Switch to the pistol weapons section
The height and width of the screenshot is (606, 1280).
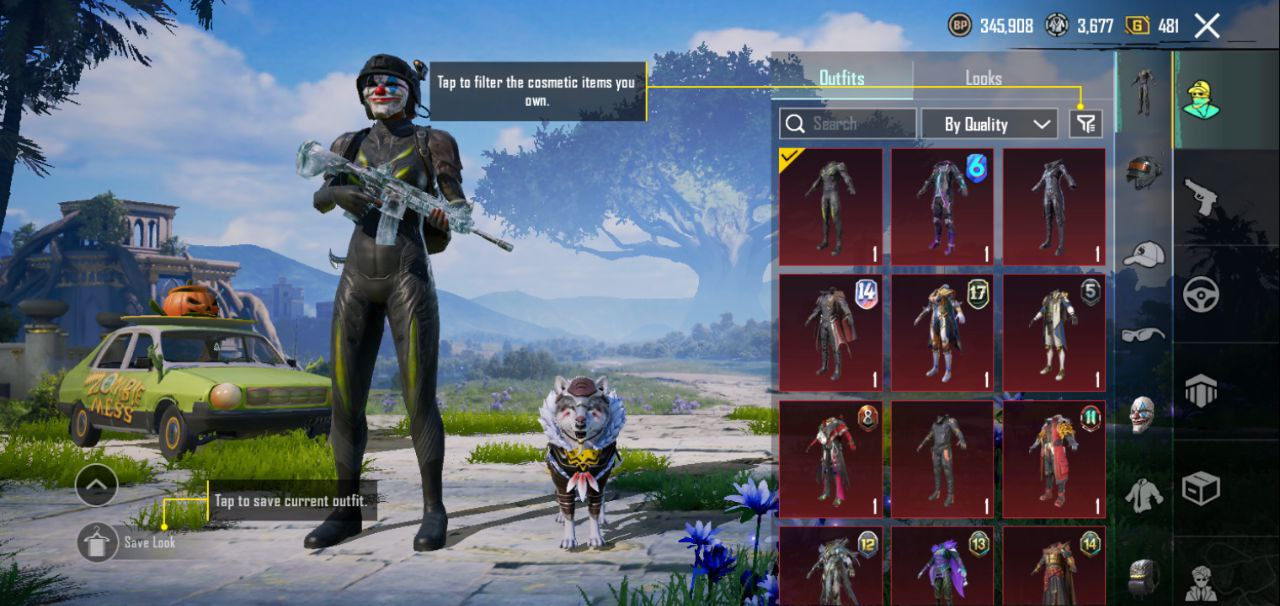click(x=1200, y=198)
